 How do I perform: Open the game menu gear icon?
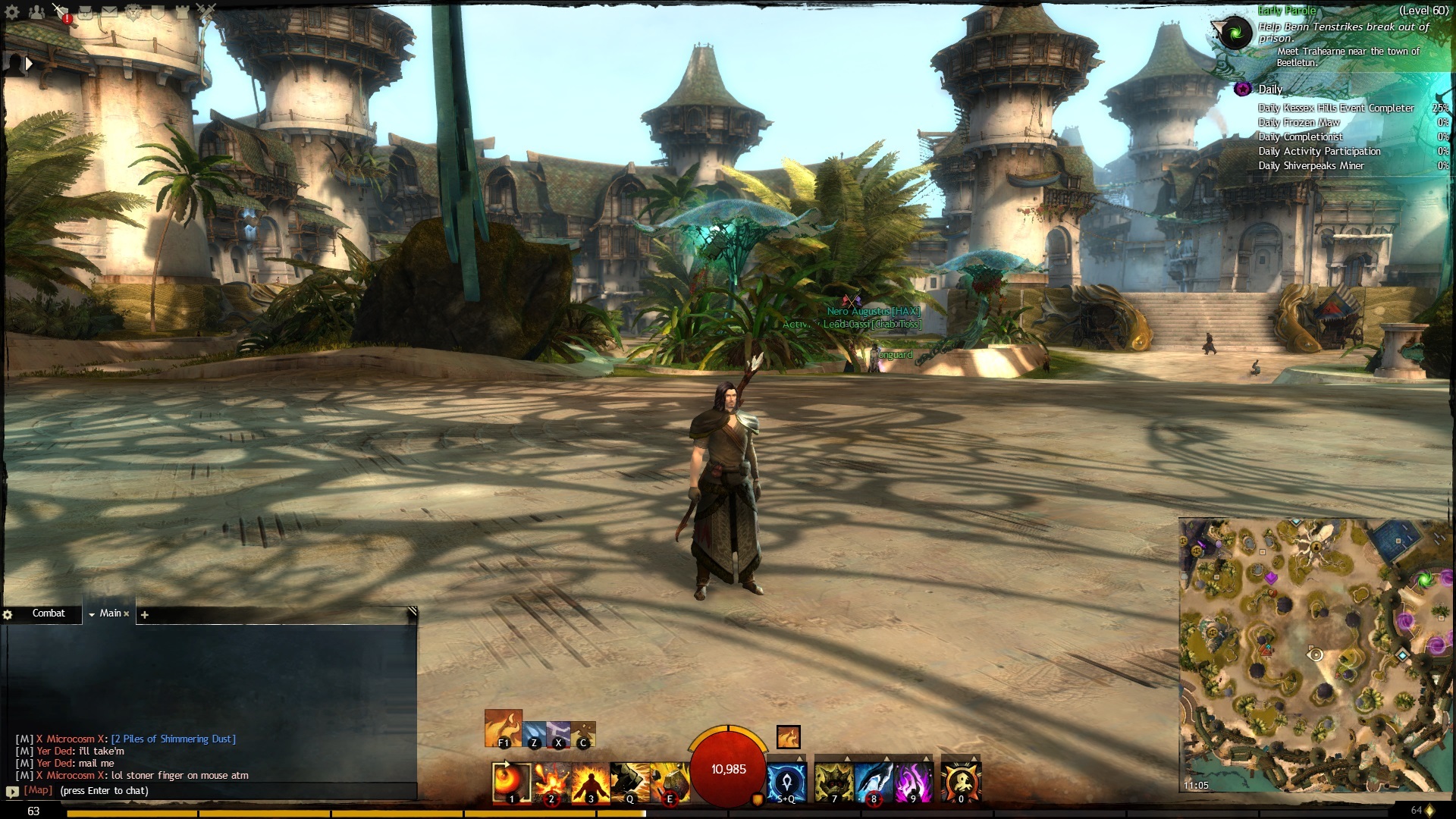coord(12,12)
